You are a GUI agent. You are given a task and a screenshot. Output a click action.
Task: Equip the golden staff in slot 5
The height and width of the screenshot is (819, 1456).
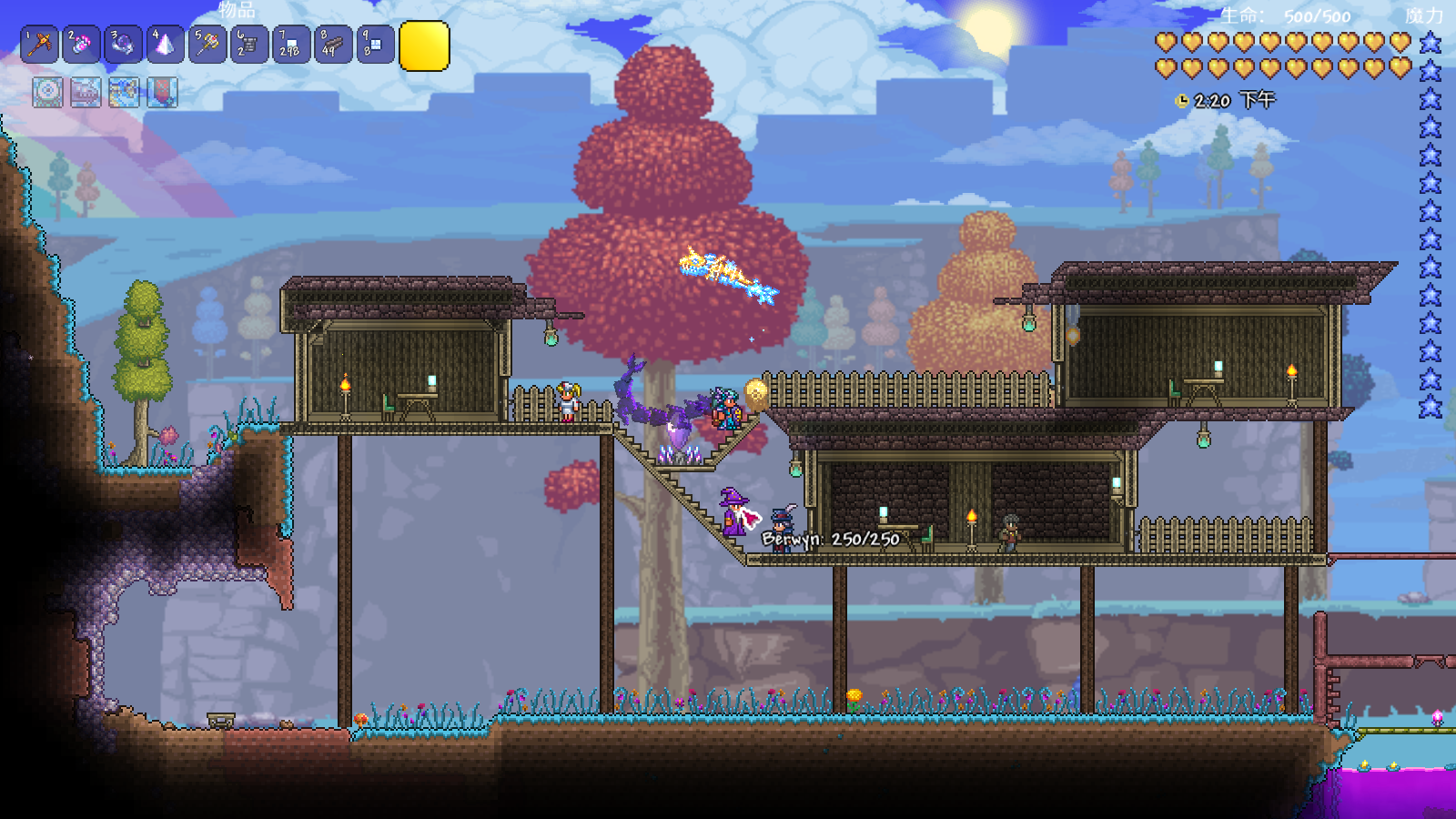point(207,45)
